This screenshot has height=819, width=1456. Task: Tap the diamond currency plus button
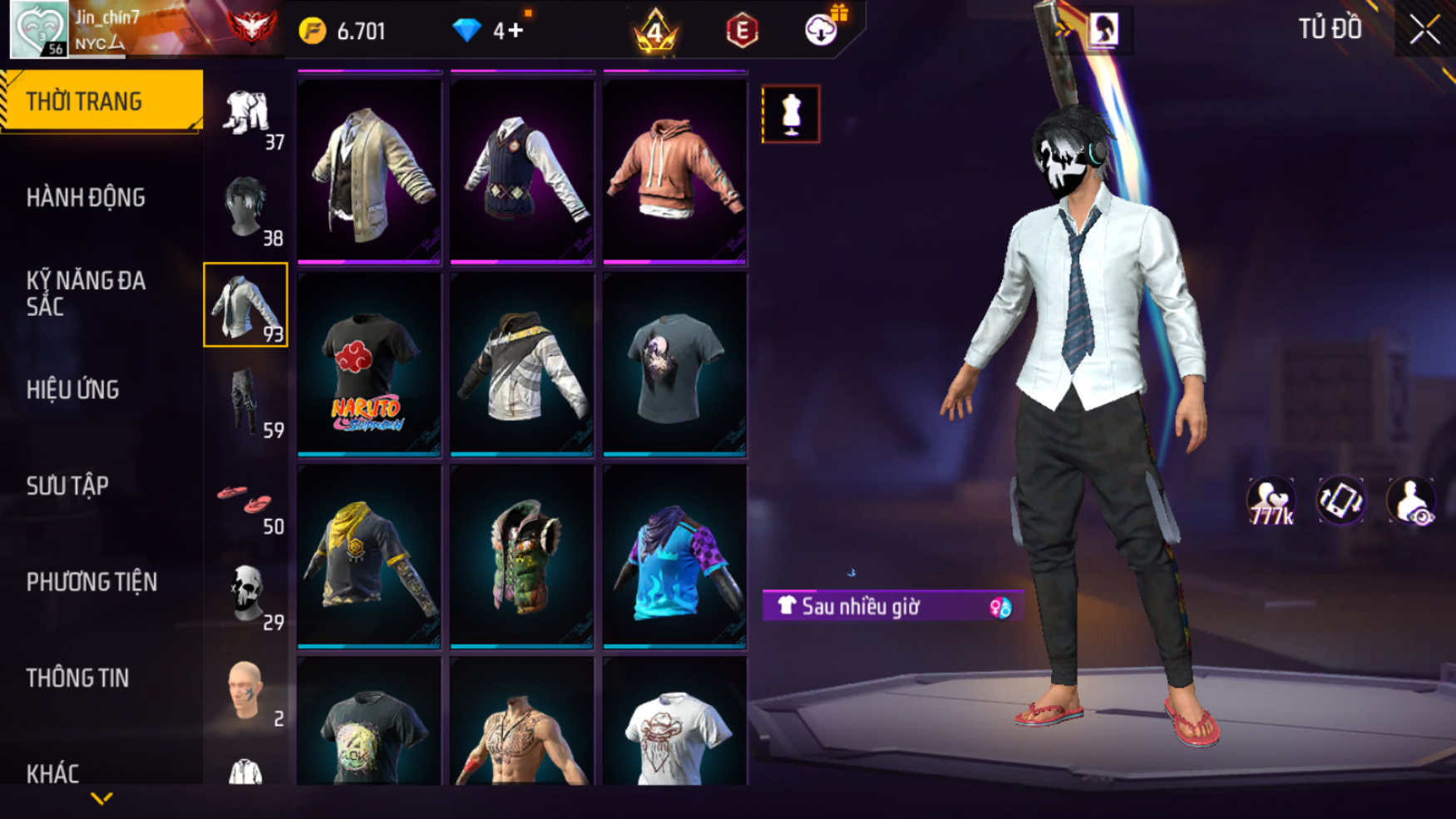[x=515, y=31]
